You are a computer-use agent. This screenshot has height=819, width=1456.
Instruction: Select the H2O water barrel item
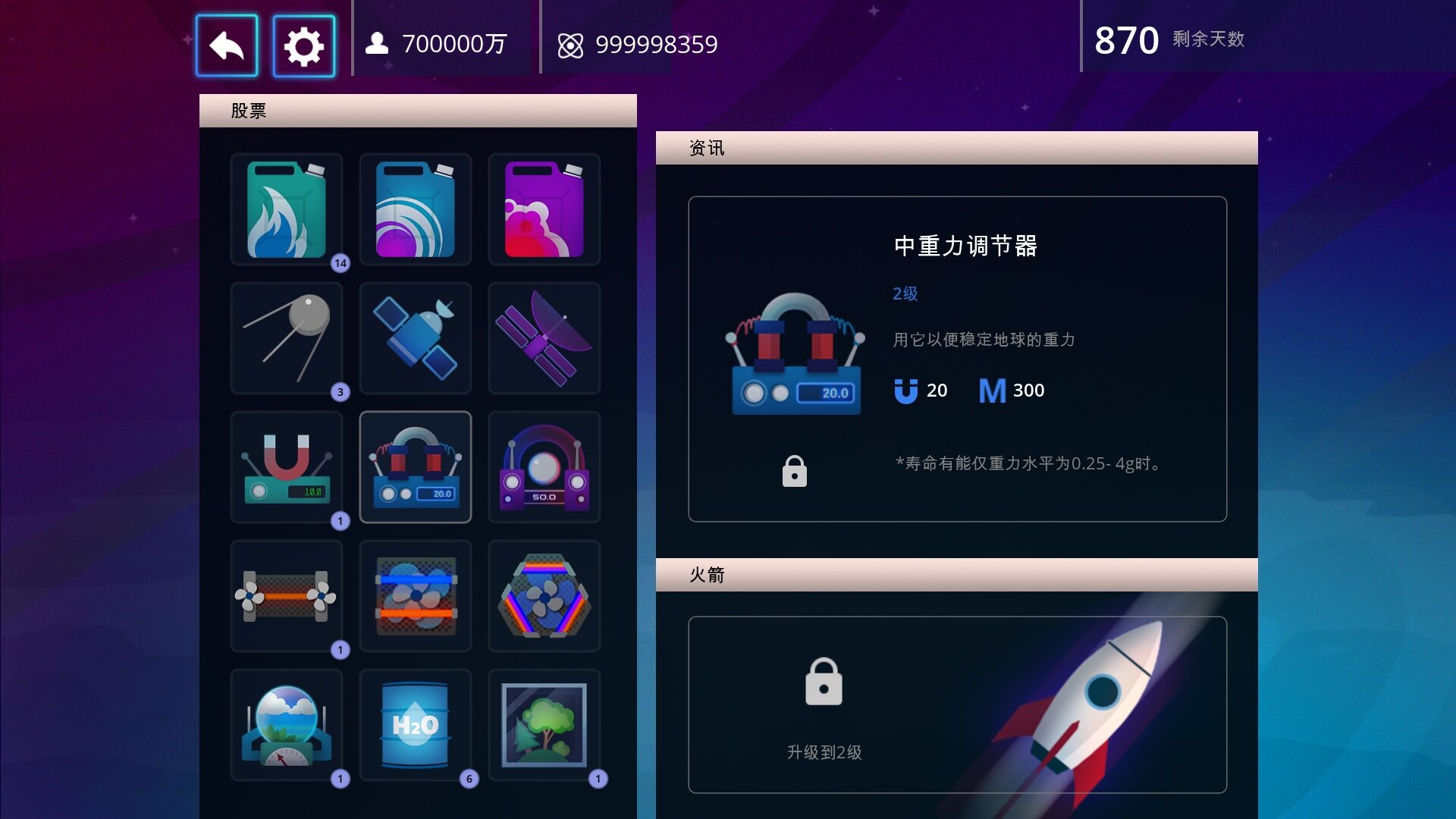coord(416,726)
